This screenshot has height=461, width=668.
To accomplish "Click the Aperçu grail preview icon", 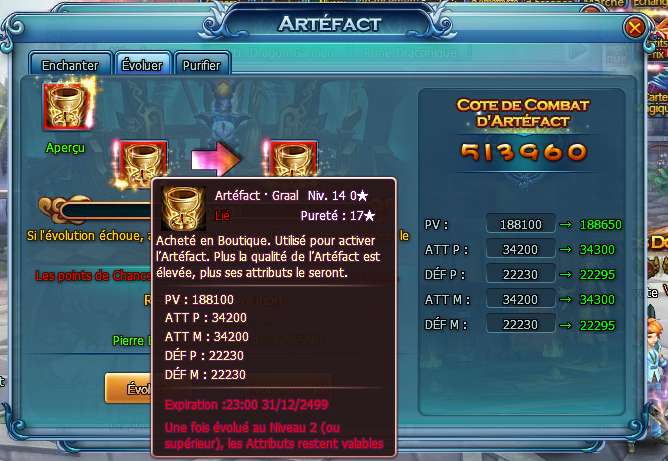I will (x=65, y=107).
